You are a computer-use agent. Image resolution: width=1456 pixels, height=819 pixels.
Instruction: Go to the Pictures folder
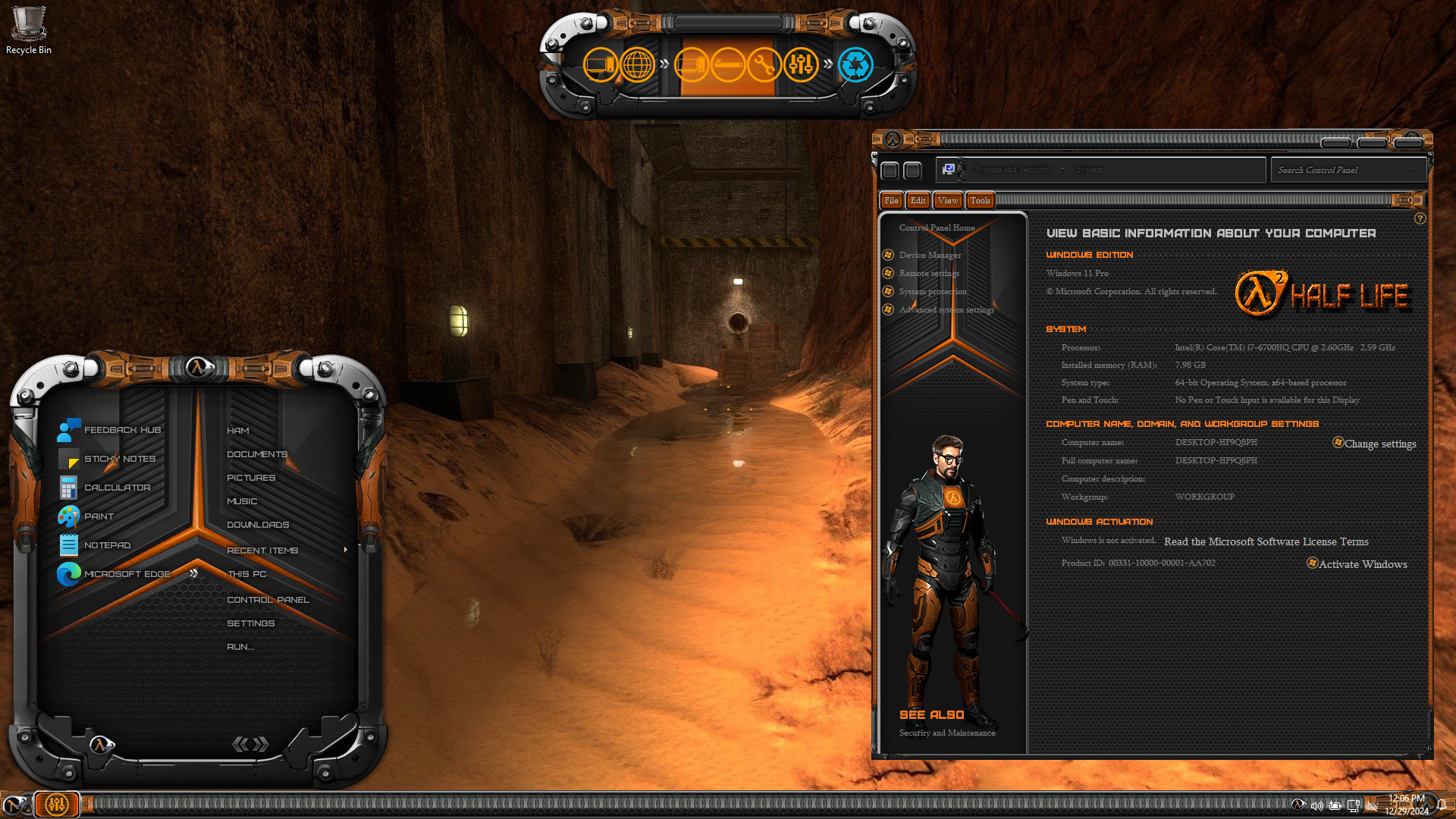click(x=251, y=478)
